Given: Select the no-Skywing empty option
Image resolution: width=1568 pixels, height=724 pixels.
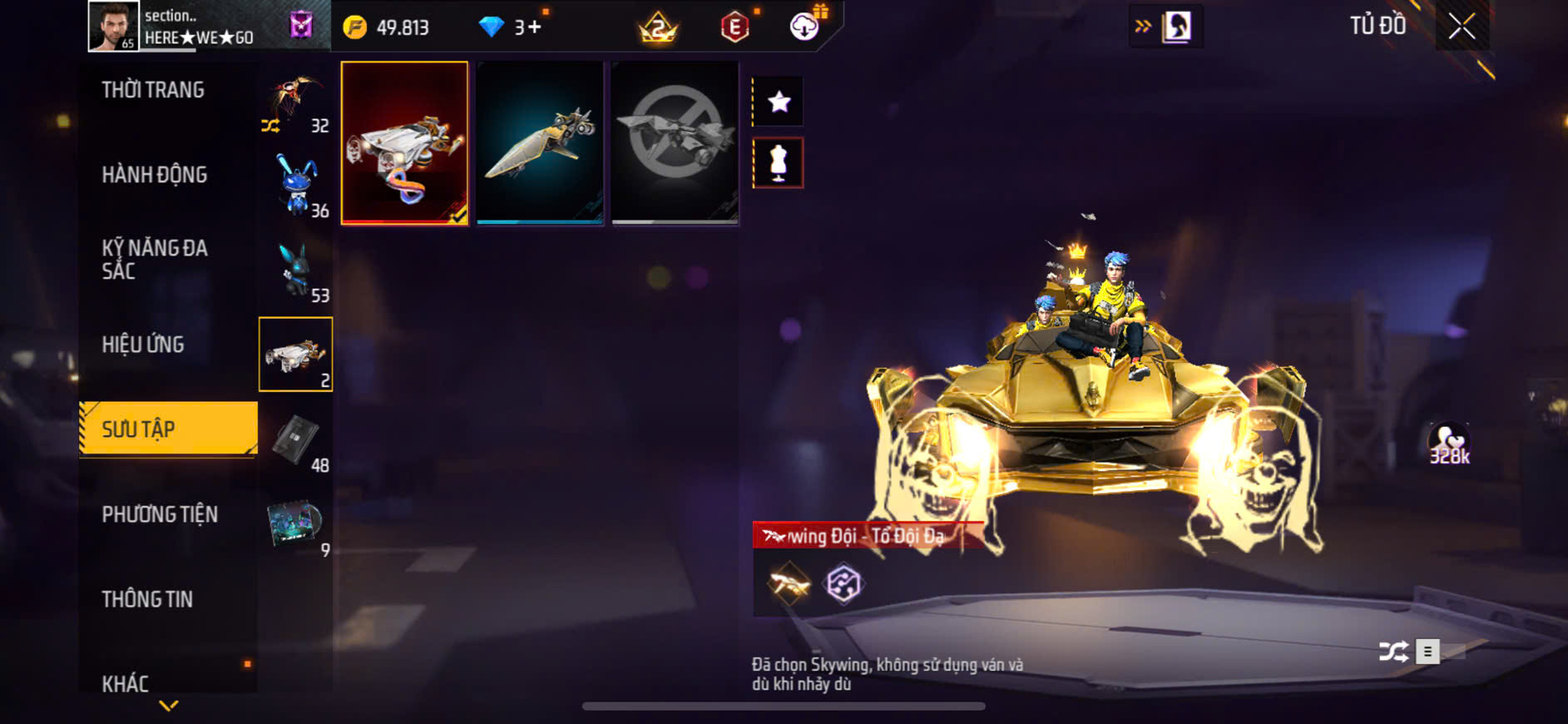Looking at the screenshot, I should tap(675, 142).
